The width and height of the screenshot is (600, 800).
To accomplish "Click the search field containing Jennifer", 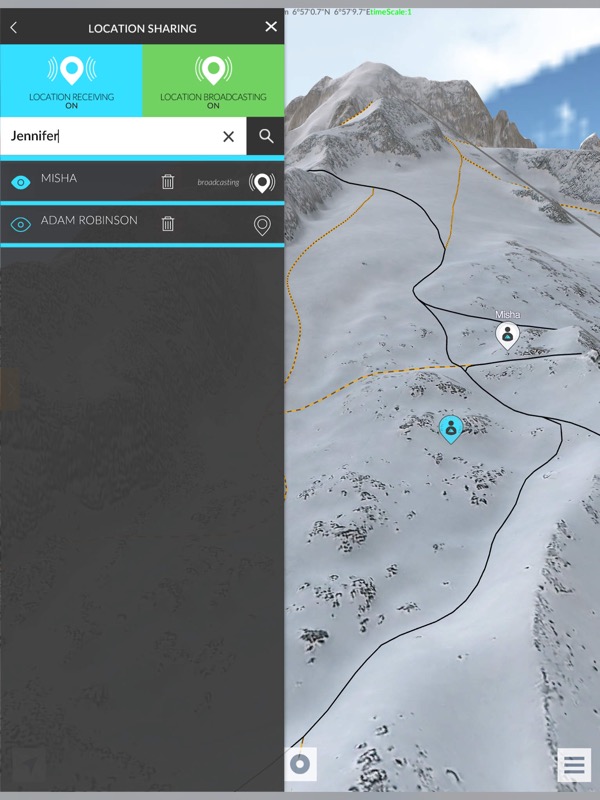I will 110,136.
